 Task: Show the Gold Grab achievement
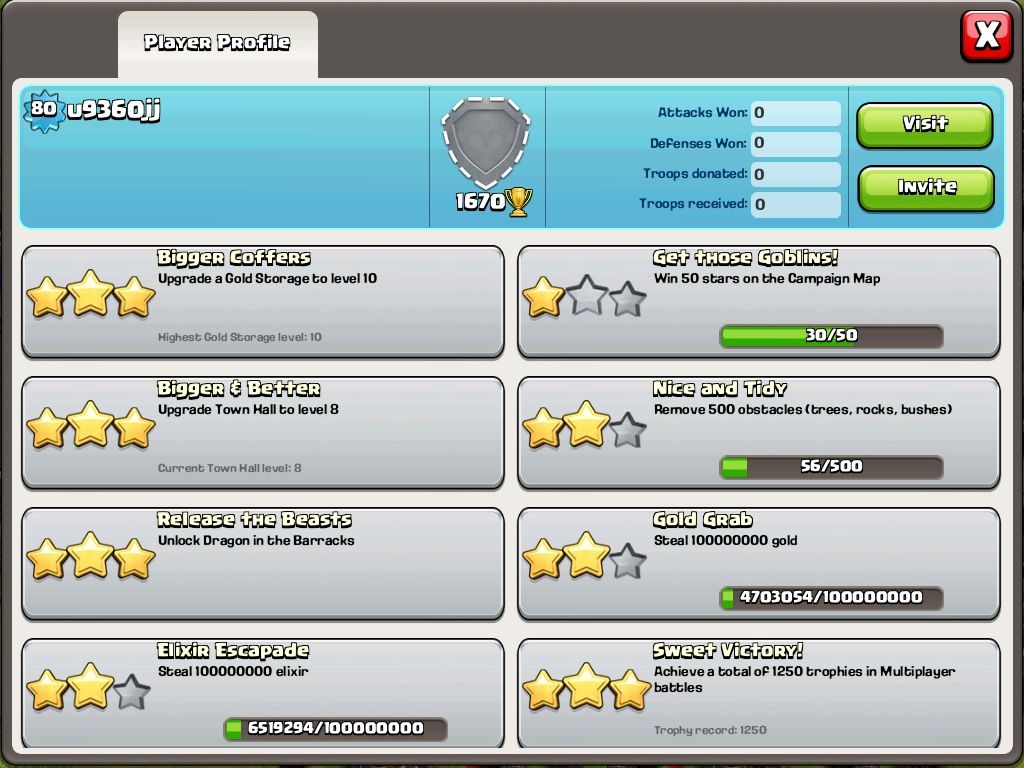pos(758,563)
